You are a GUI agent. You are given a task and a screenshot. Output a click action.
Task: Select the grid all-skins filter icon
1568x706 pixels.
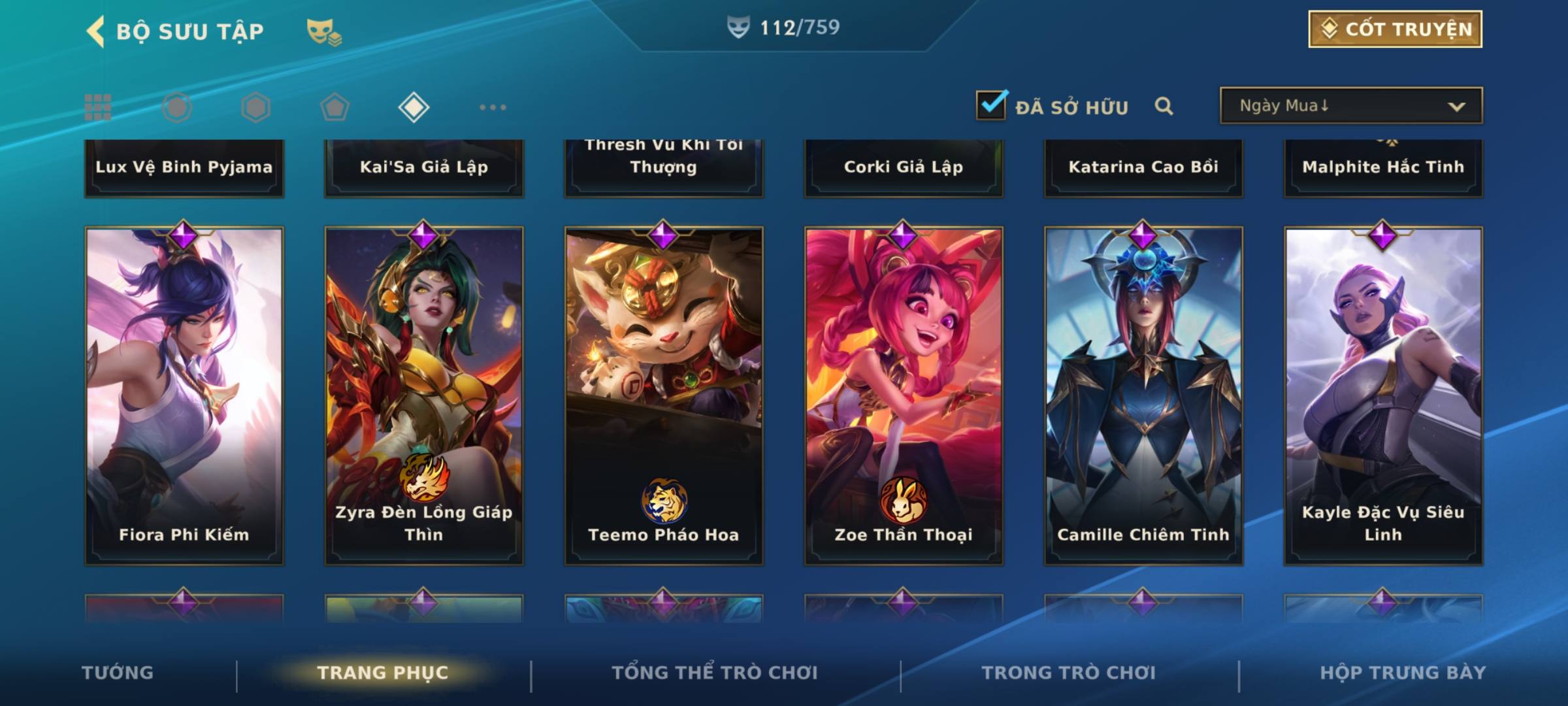point(98,107)
